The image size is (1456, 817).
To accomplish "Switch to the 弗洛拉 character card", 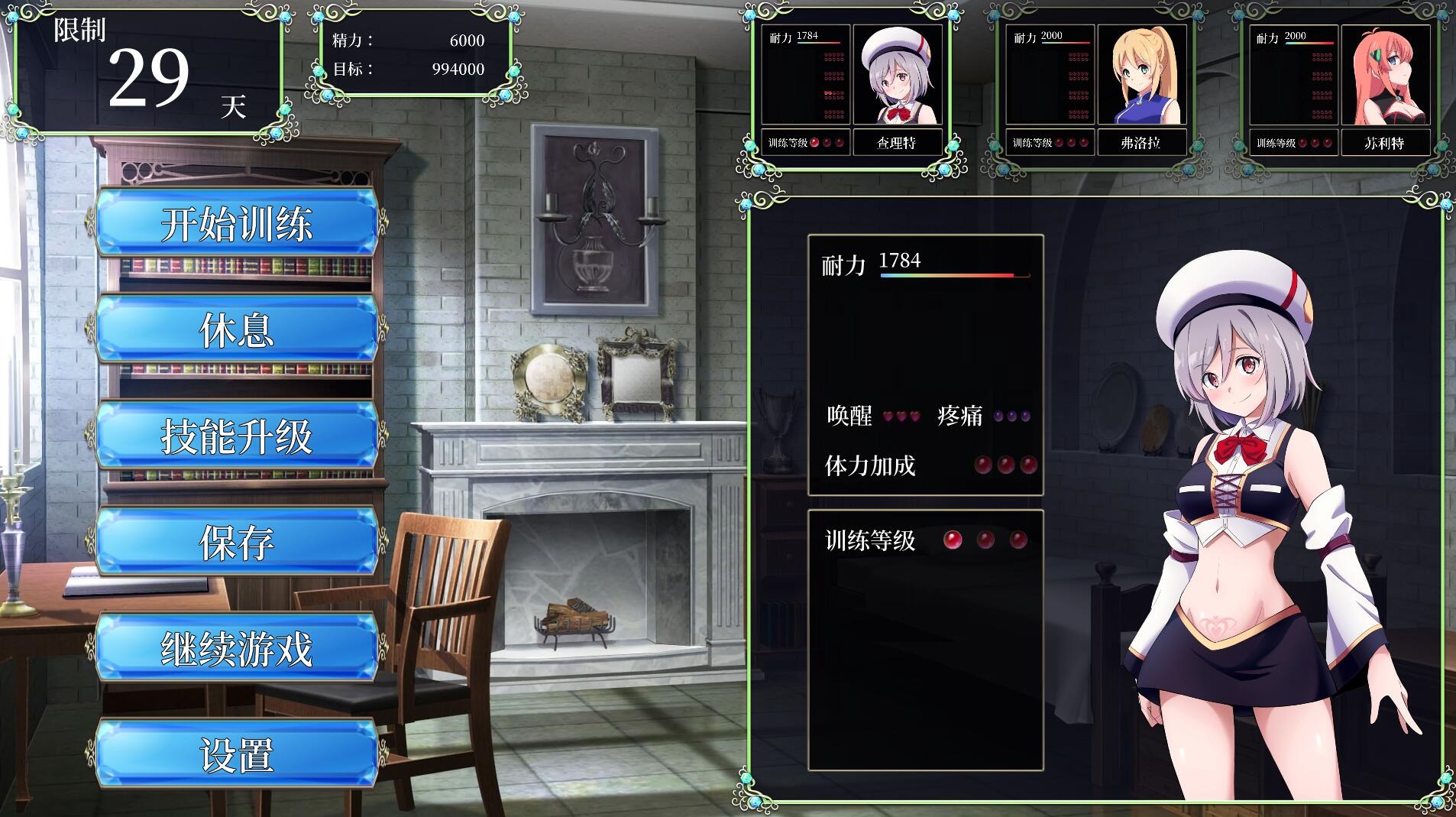I will (1096, 89).
